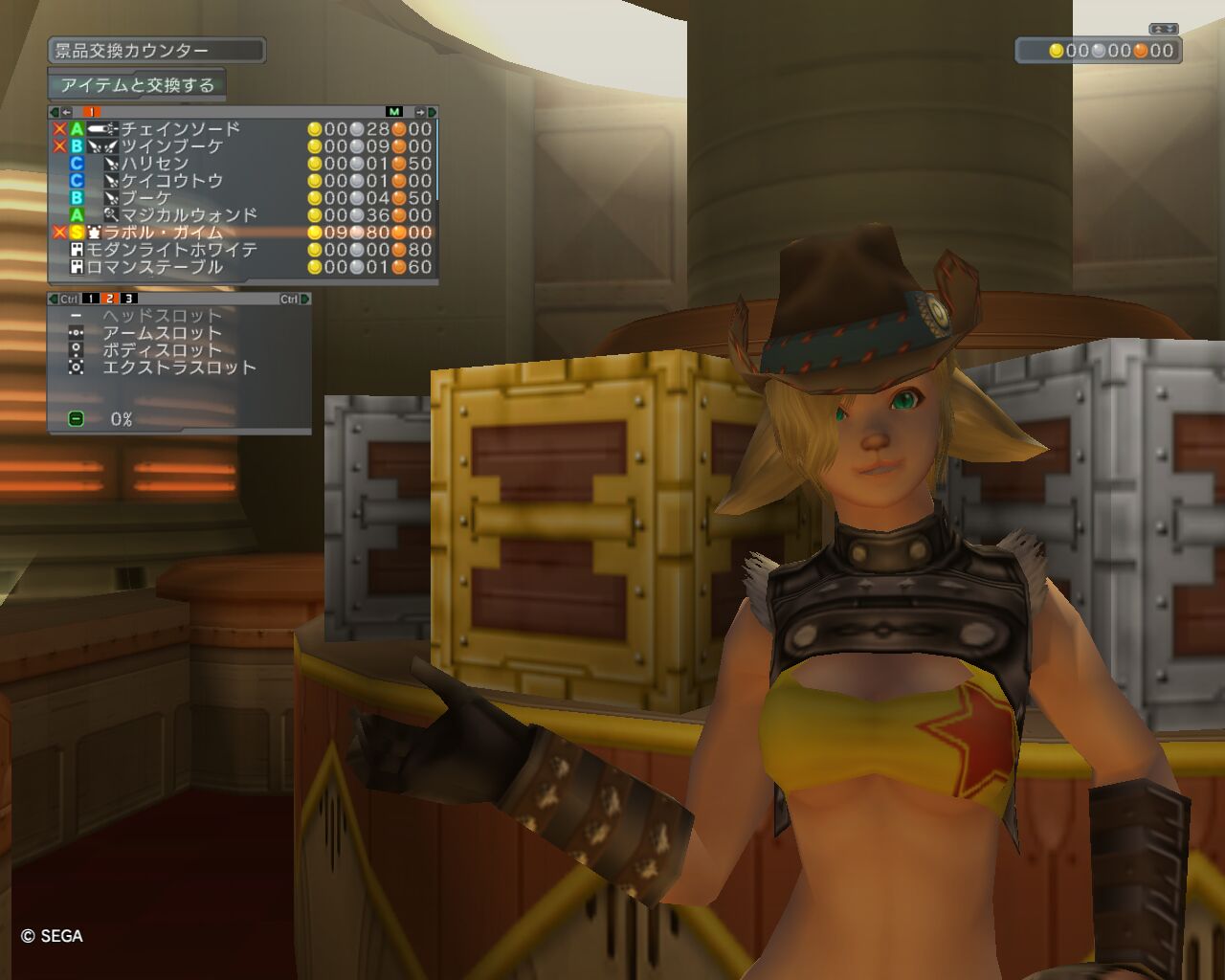Select the ロマンステーブル item row

pos(155,267)
